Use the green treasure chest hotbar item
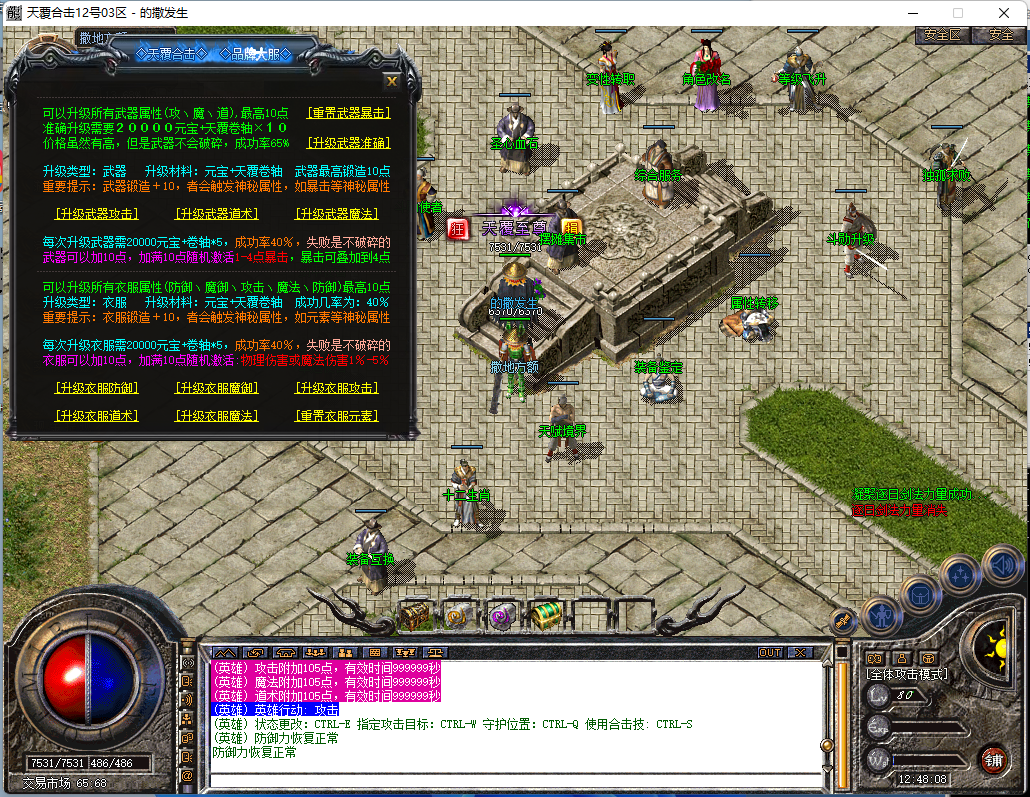 click(545, 616)
